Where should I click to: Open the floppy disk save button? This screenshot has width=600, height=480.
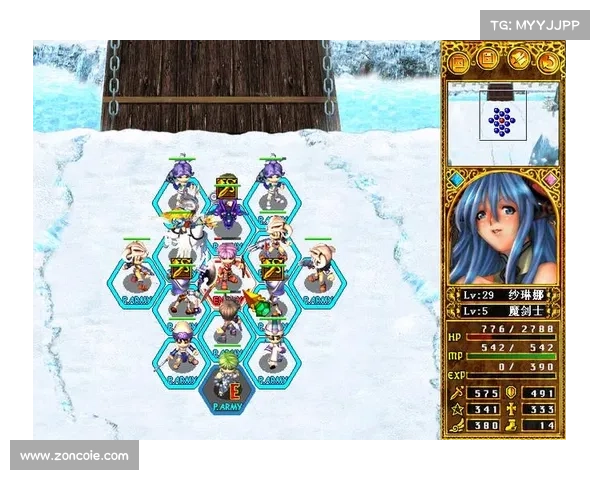pyautogui.click(x=487, y=63)
